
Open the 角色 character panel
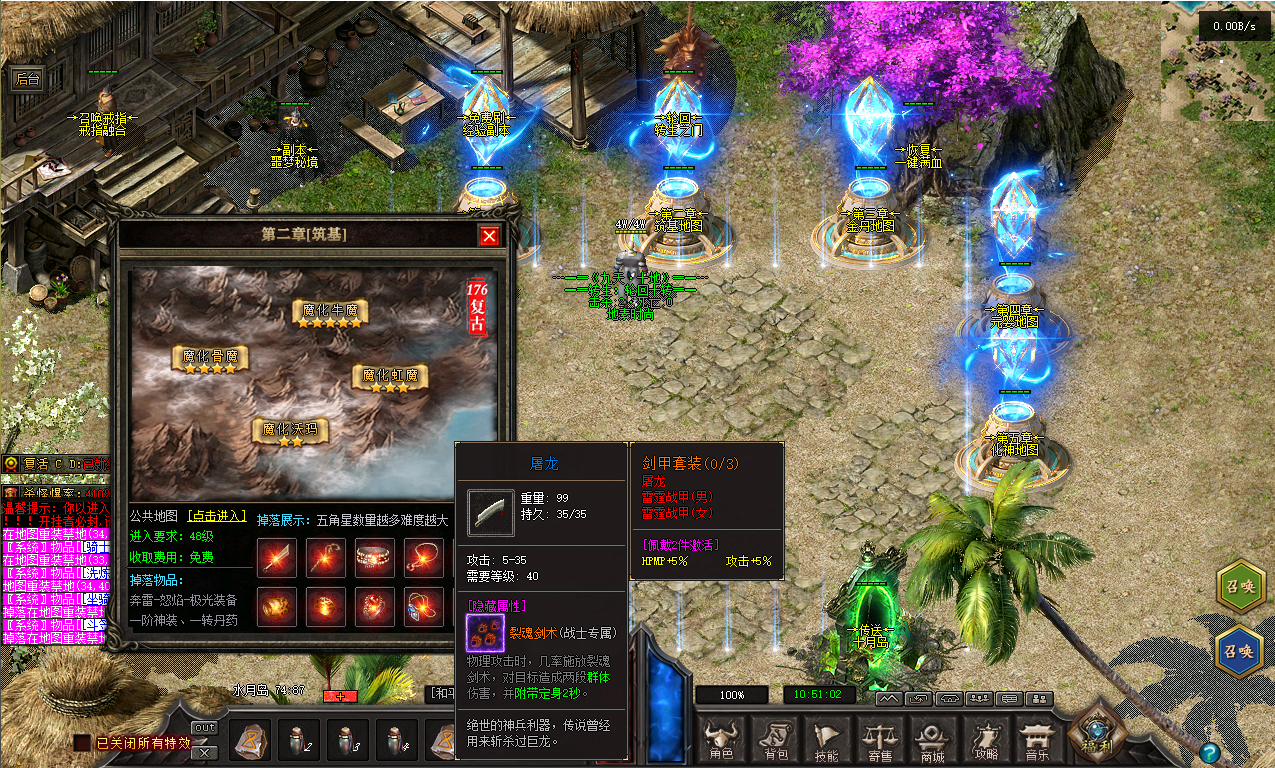pos(721,740)
